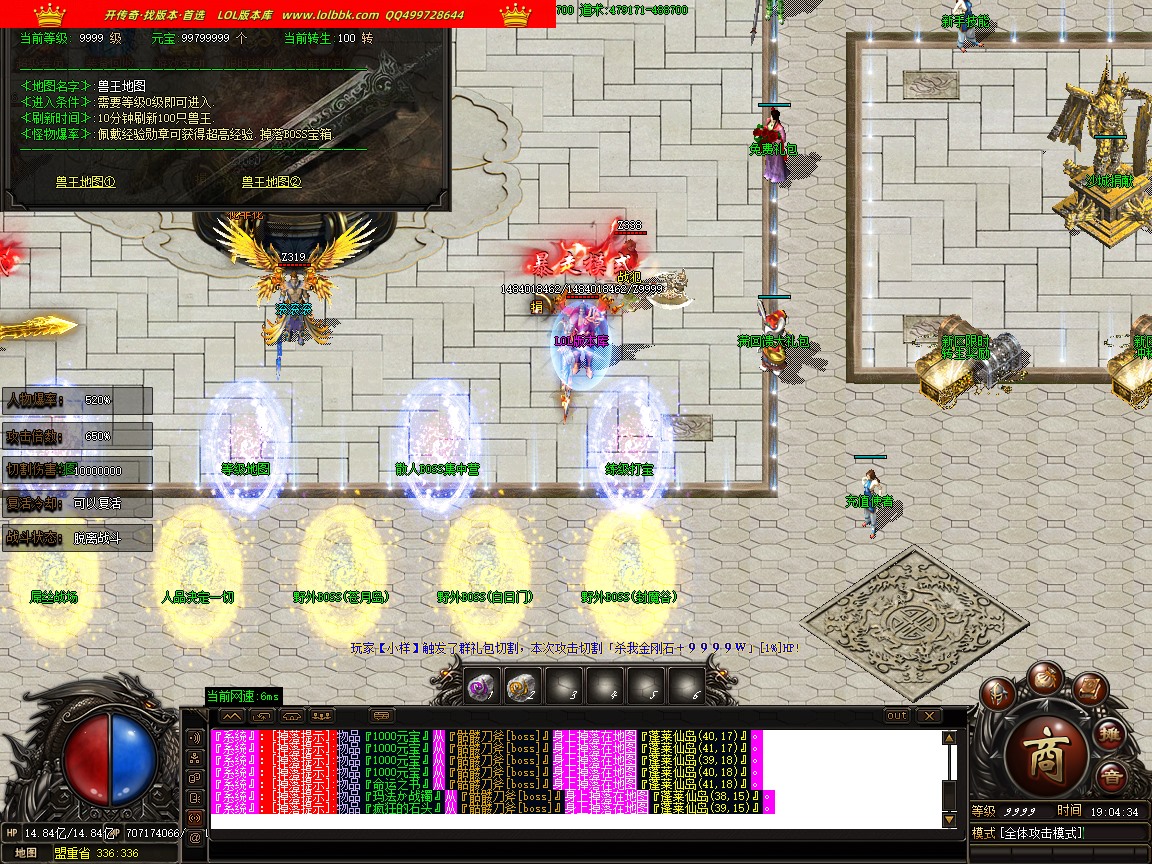The height and width of the screenshot is (864, 1152).
Task: Open the 兽王地图① link
Action: pos(85,182)
